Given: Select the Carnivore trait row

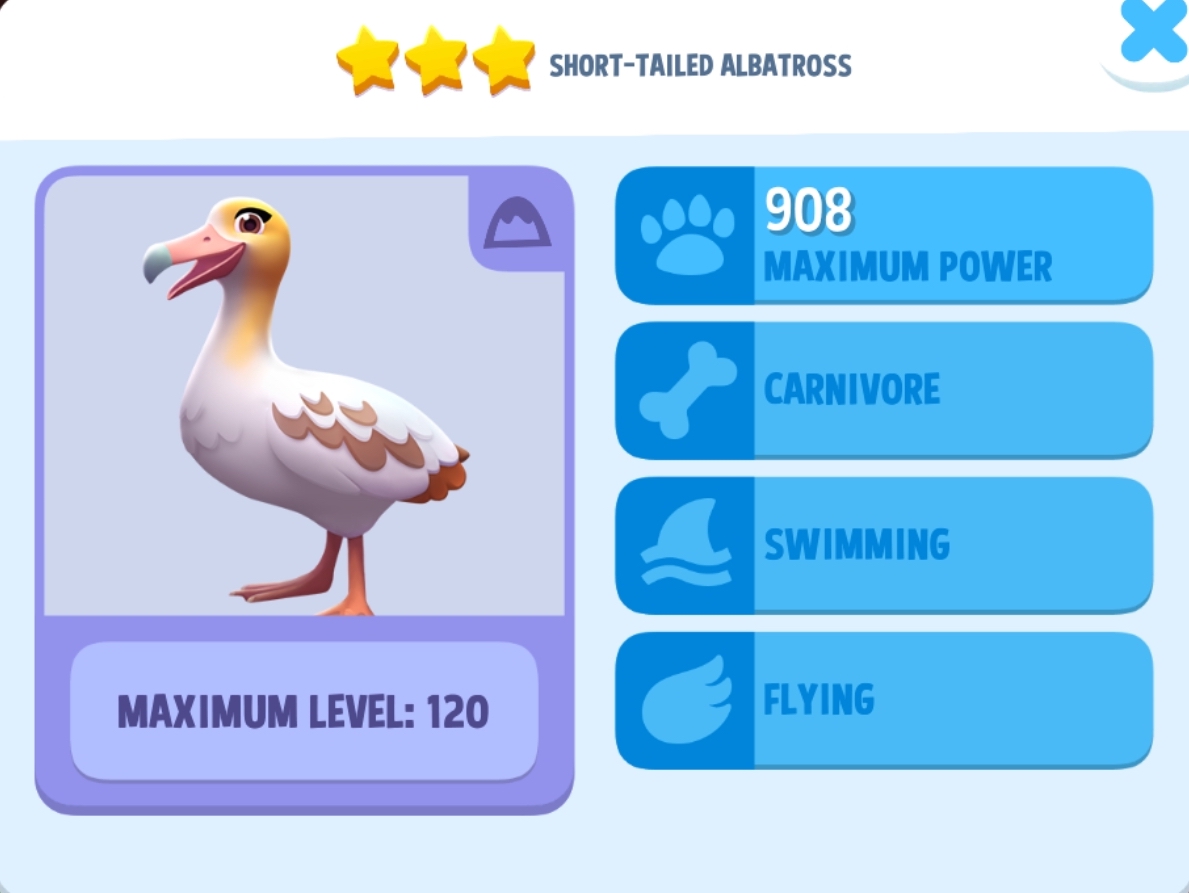Looking at the screenshot, I should (x=883, y=390).
